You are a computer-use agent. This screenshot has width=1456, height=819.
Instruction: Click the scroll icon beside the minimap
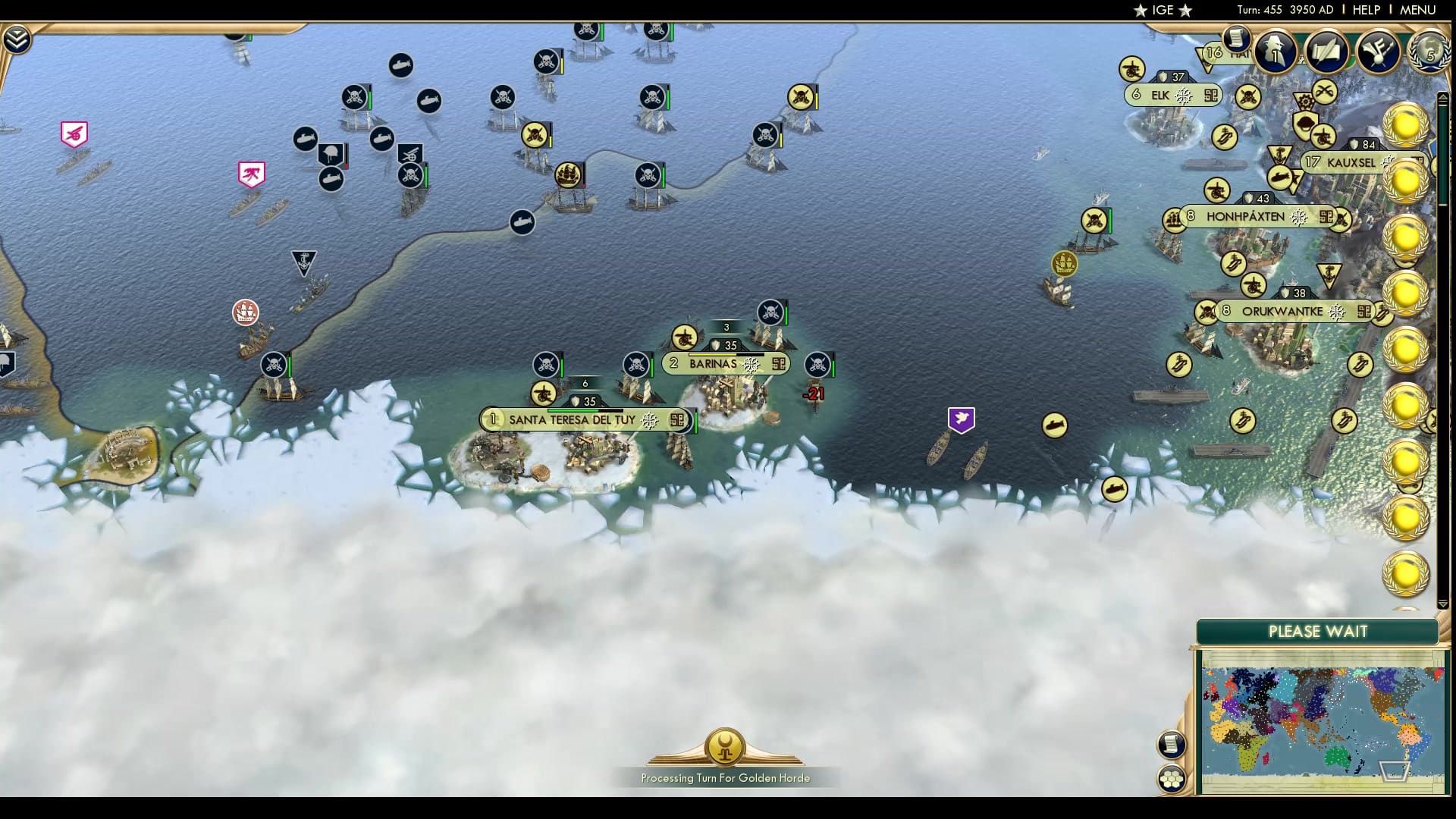click(x=1172, y=745)
